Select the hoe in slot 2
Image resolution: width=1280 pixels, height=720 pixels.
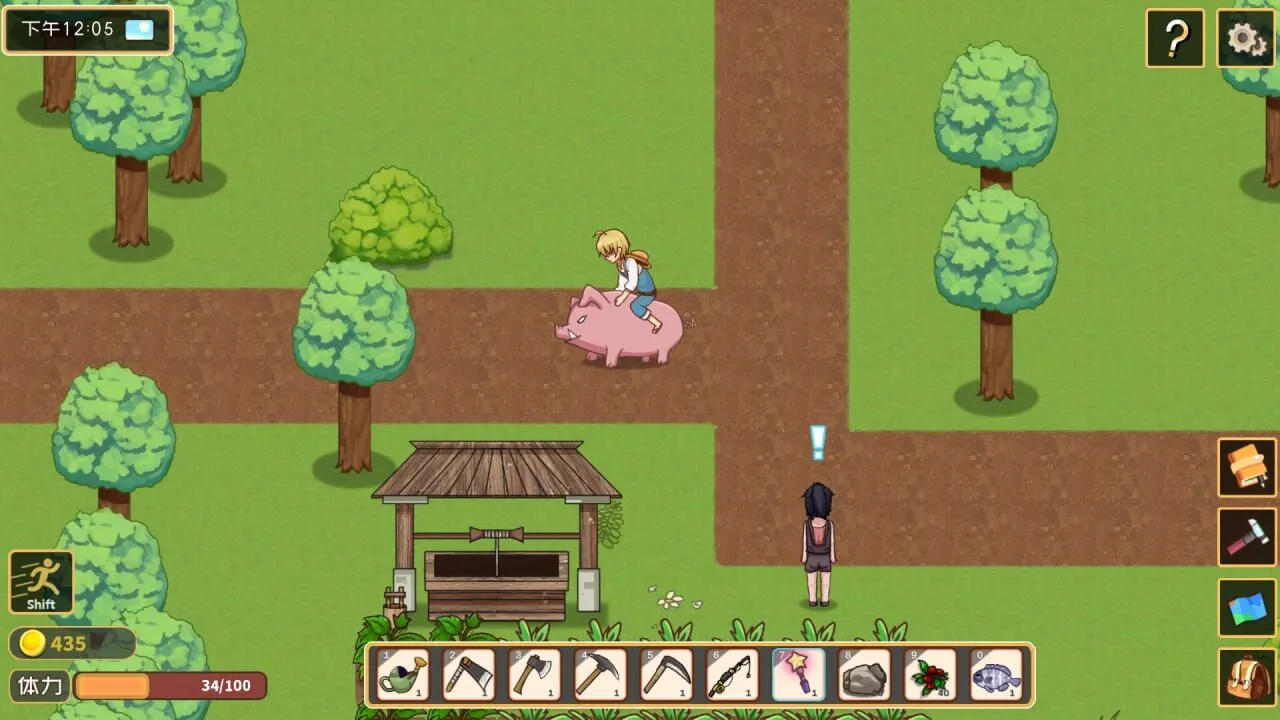click(469, 675)
